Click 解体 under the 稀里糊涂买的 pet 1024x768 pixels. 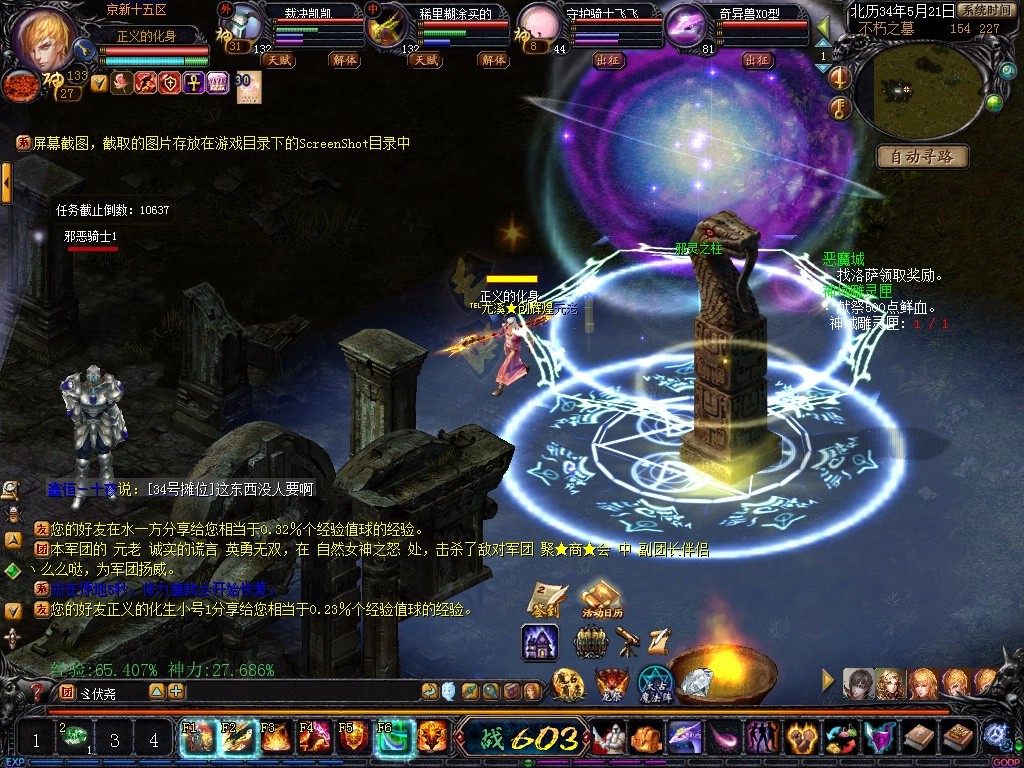click(492, 60)
